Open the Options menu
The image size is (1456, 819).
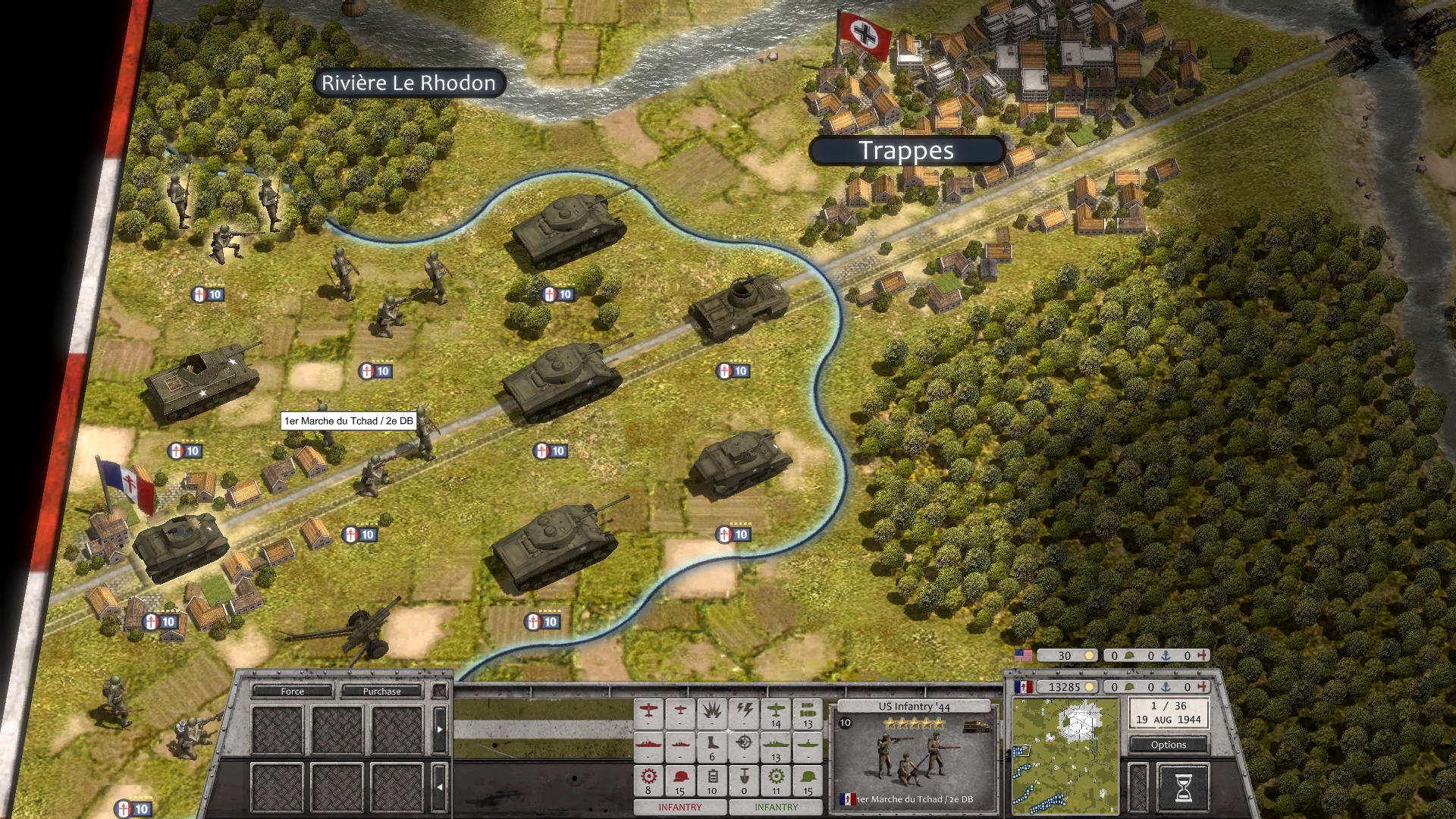coord(1168,745)
